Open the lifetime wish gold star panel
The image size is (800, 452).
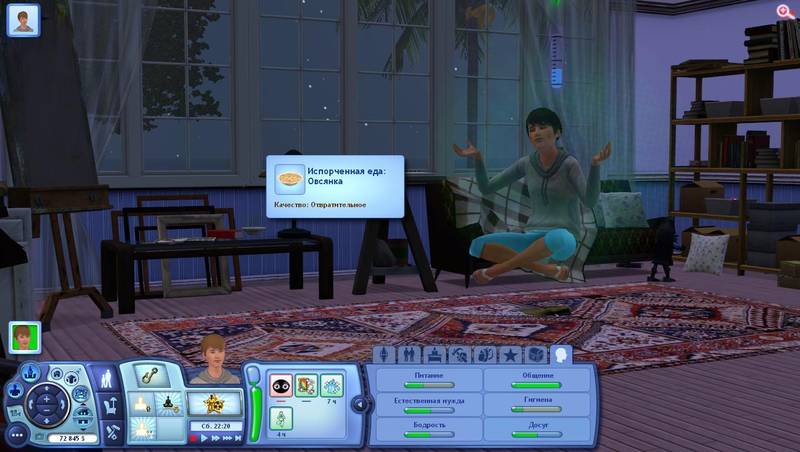213,403
